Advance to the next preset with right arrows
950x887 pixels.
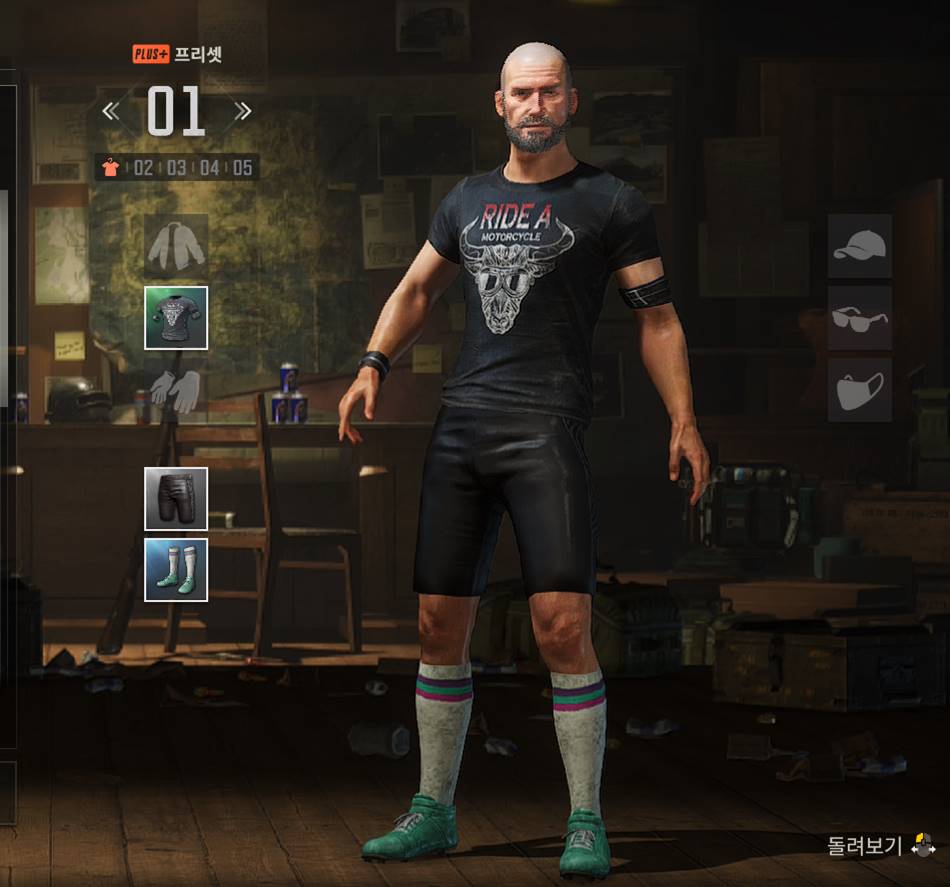pyautogui.click(x=242, y=111)
